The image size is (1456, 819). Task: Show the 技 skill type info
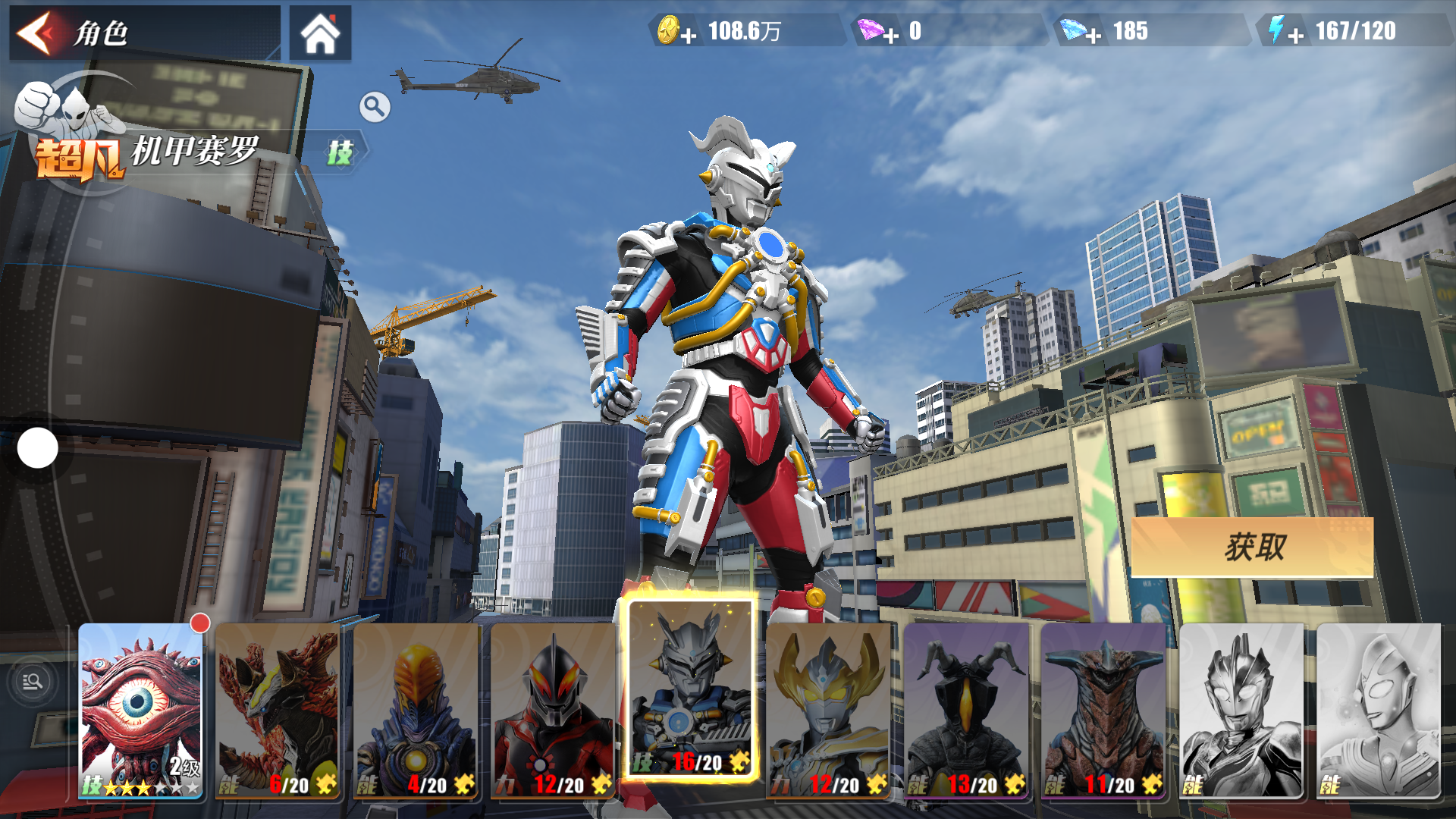click(x=340, y=152)
